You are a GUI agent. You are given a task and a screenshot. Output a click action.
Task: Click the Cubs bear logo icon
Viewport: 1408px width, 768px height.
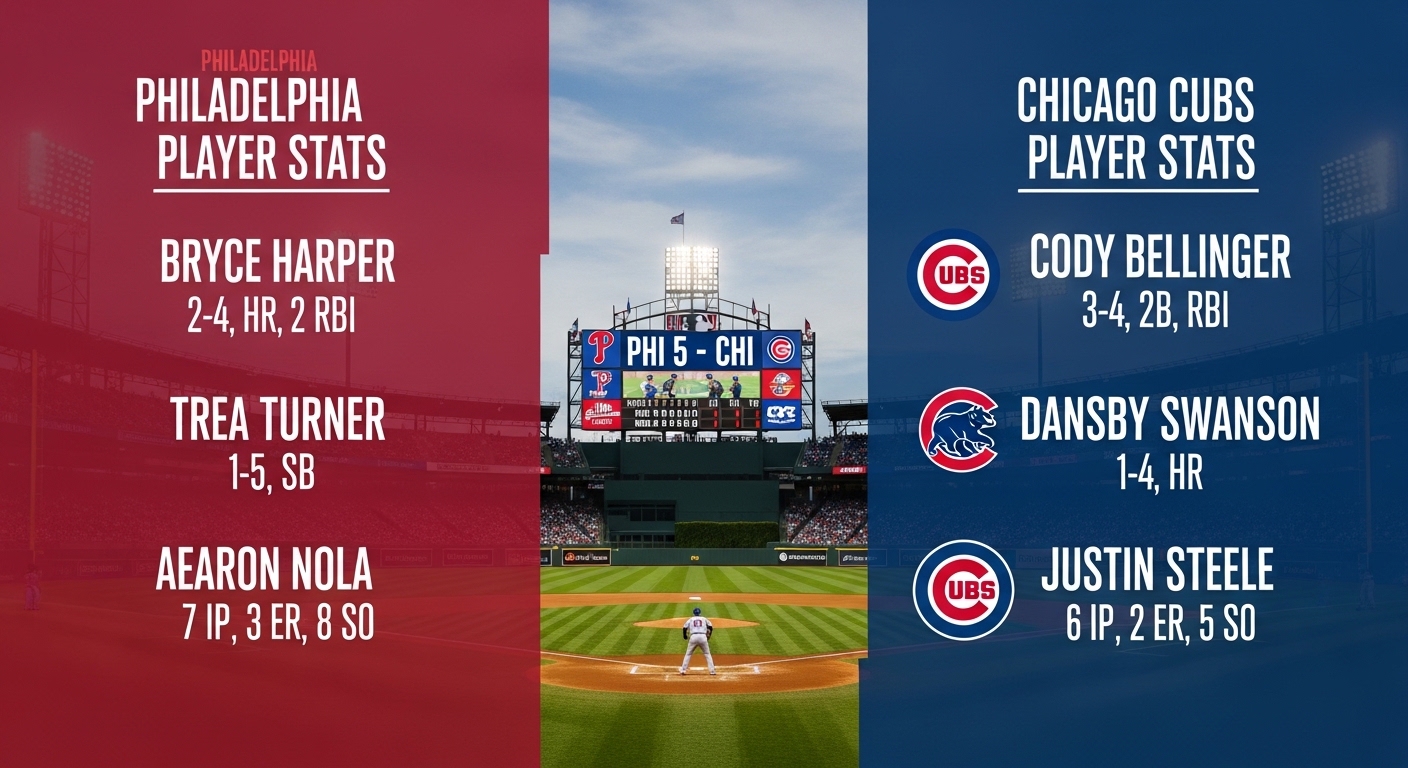pyautogui.click(x=958, y=430)
